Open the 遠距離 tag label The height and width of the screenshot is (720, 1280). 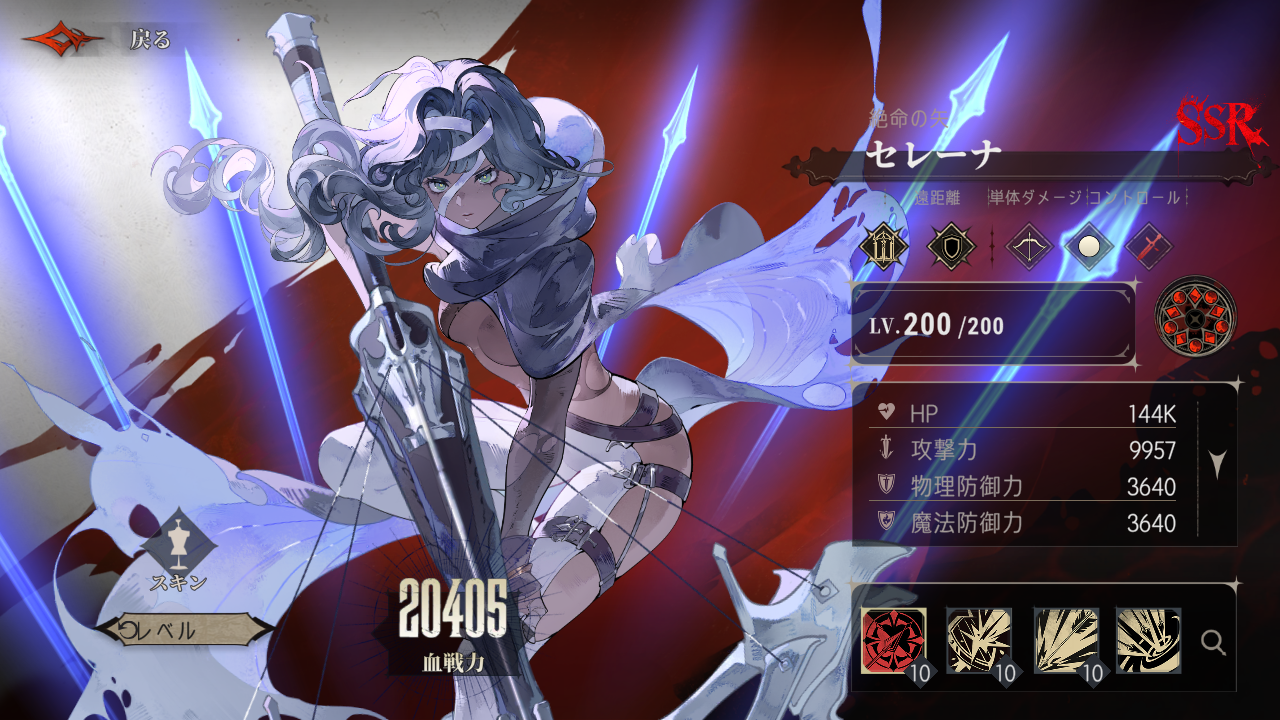pos(940,197)
